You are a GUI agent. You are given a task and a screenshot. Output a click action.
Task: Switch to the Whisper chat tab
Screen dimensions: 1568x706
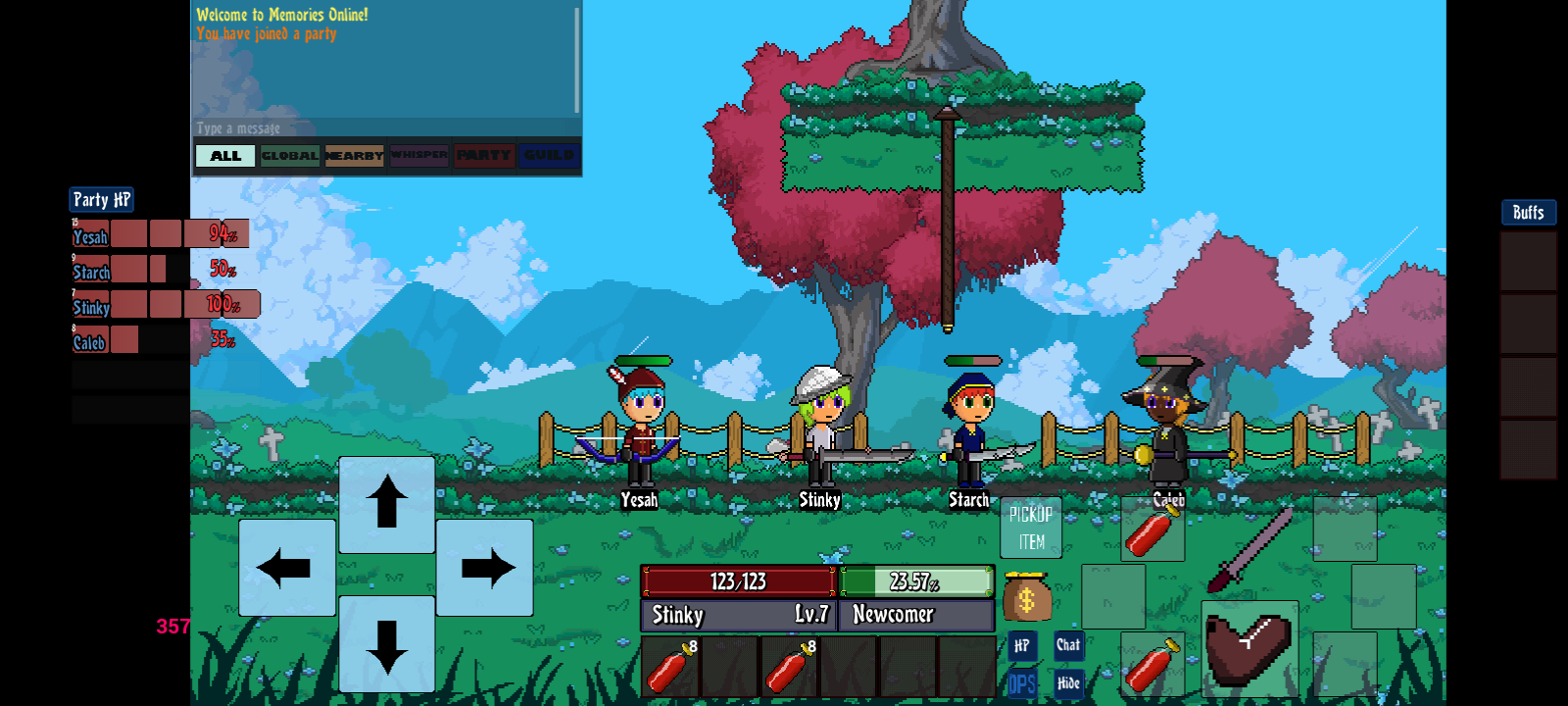[418, 156]
